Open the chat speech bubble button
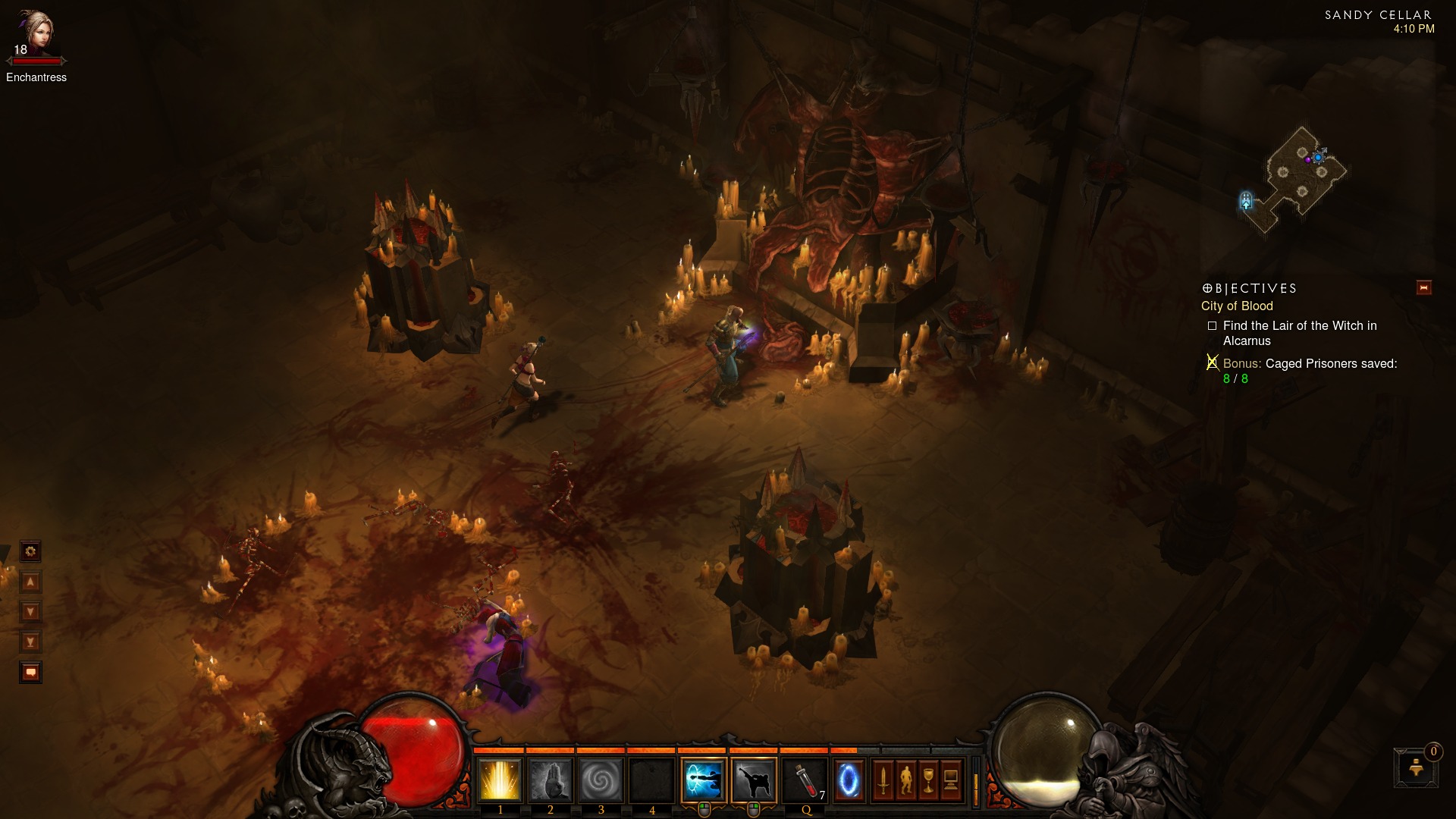The width and height of the screenshot is (1456, 819). [30, 673]
